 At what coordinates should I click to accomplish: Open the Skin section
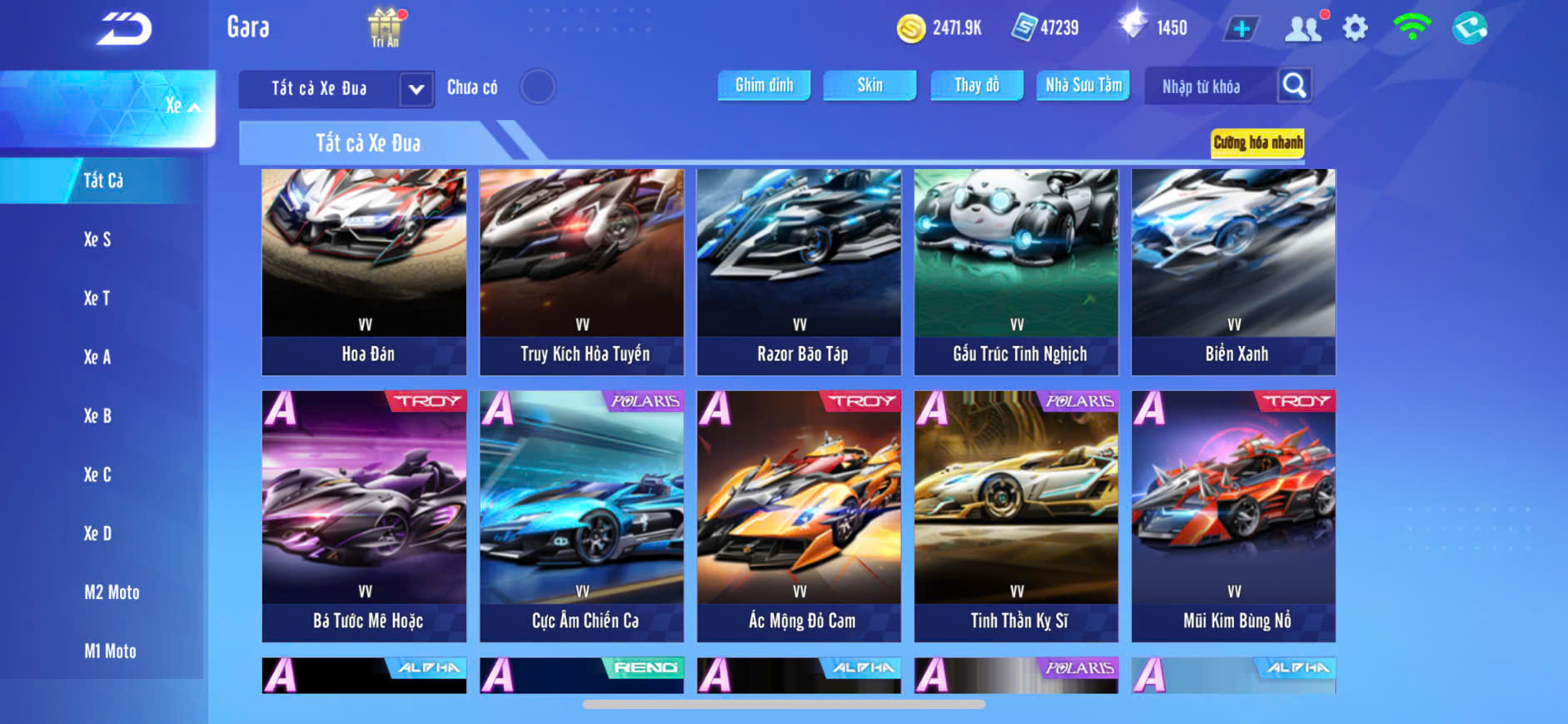(869, 85)
